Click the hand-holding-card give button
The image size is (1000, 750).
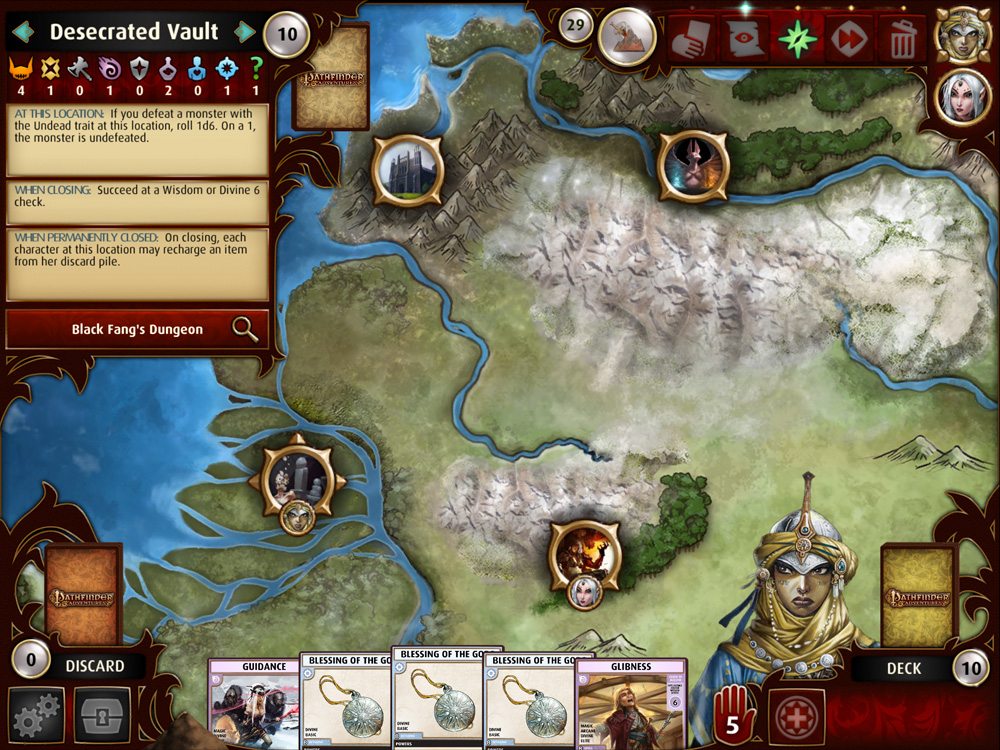[692, 38]
